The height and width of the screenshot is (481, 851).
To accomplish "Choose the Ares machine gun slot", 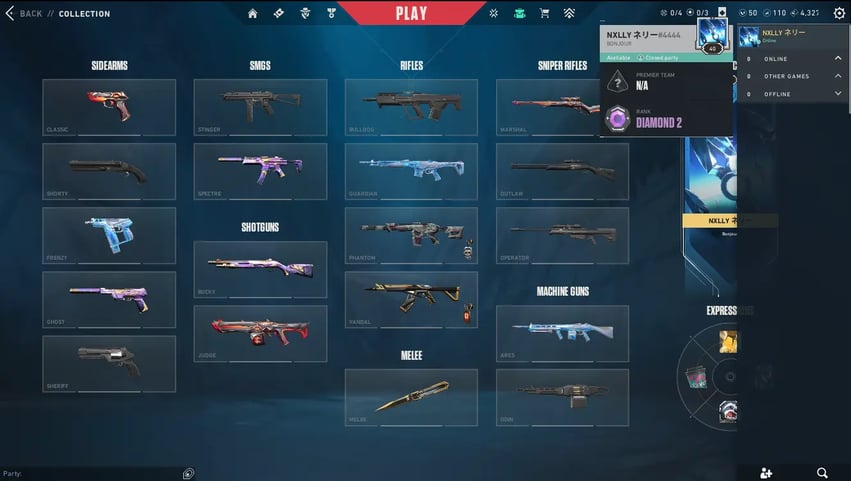I will [562, 333].
